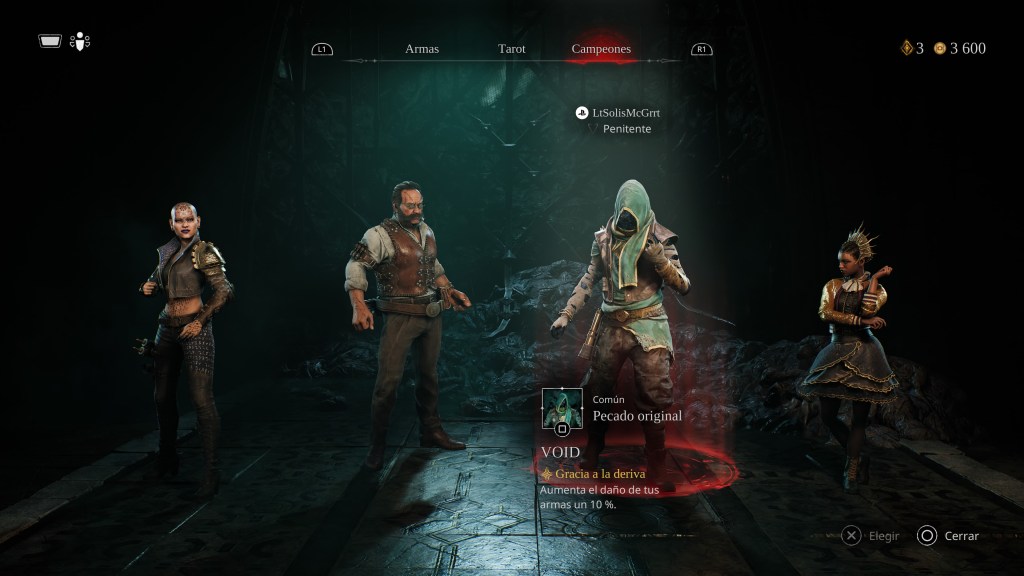
Task: Open the Tarot tab
Action: [511, 49]
